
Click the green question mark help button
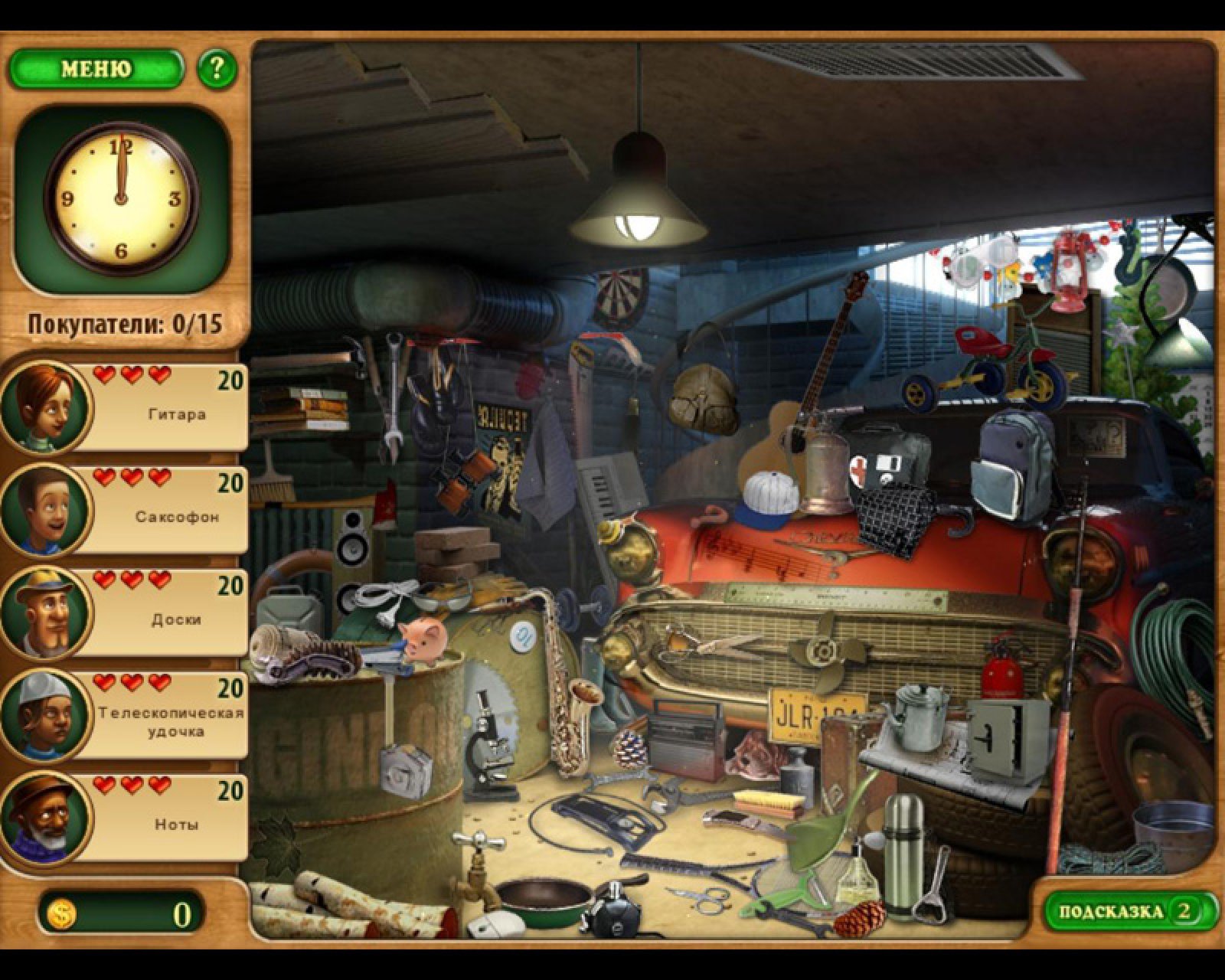(x=217, y=70)
